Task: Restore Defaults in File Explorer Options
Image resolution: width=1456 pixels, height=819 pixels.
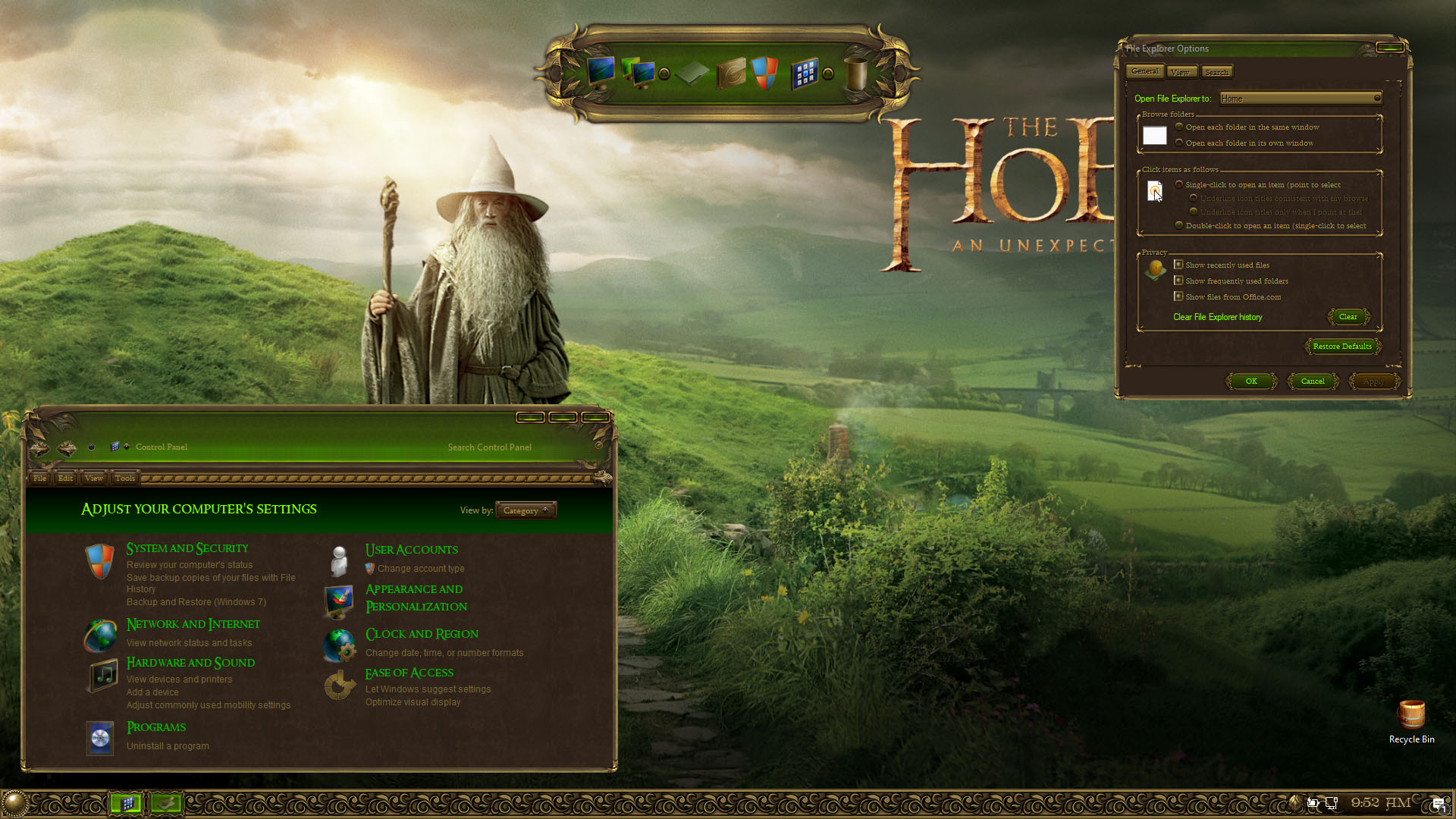Action: (x=1341, y=347)
